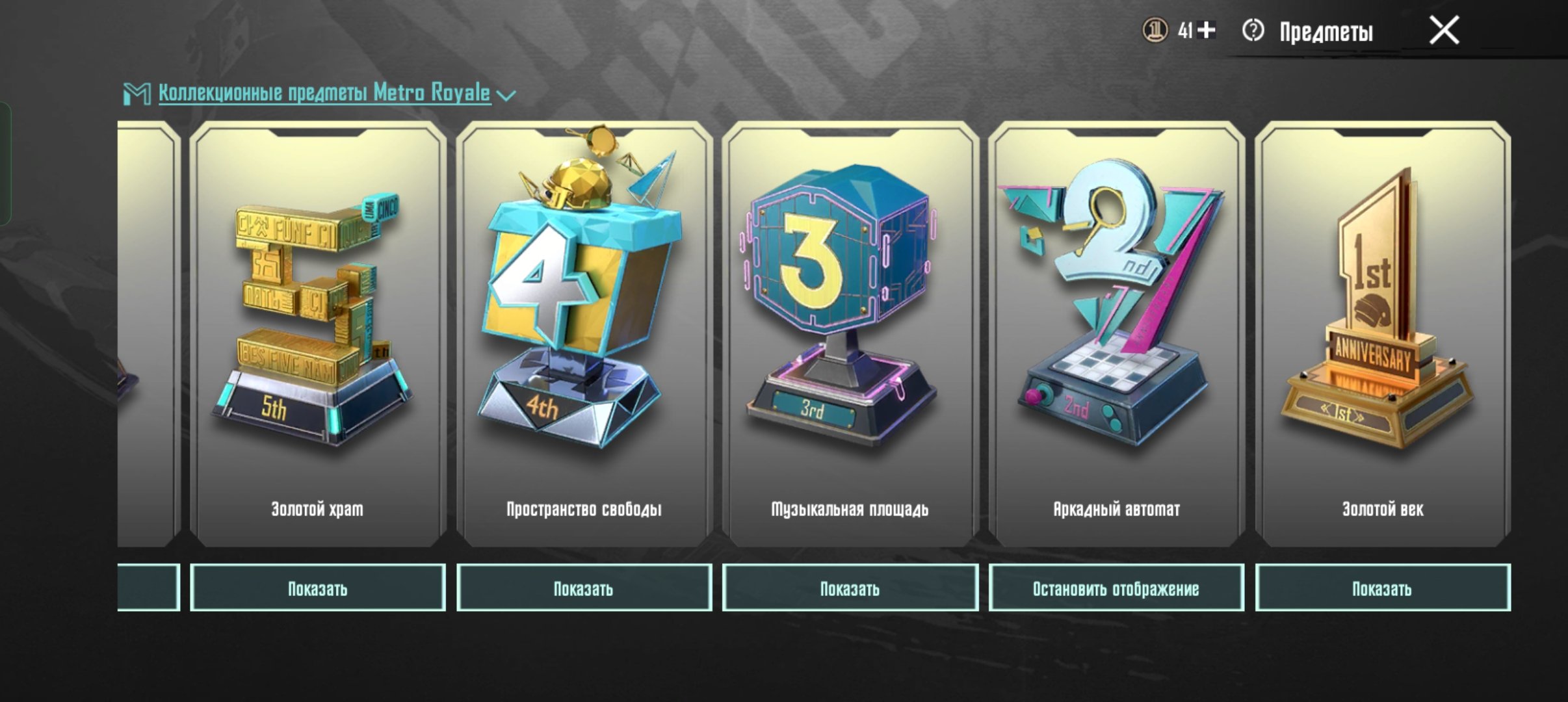Show the Пространство свободы trophy
Screen dimensions: 1568x702
tap(584, 588)
